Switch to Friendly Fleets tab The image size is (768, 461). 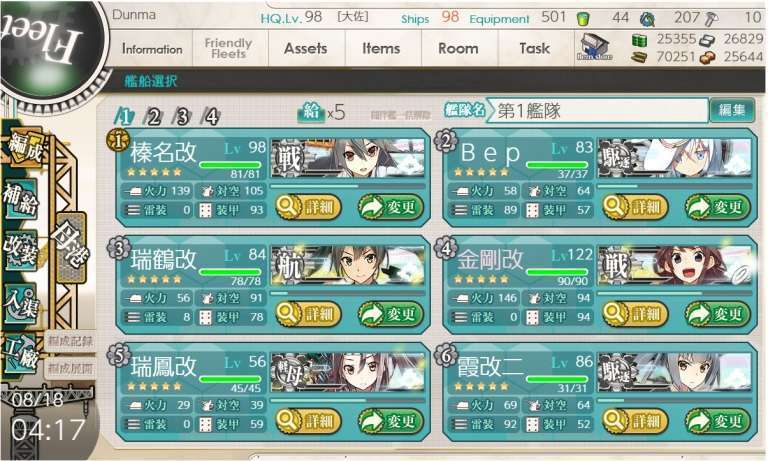pos(228,49)
